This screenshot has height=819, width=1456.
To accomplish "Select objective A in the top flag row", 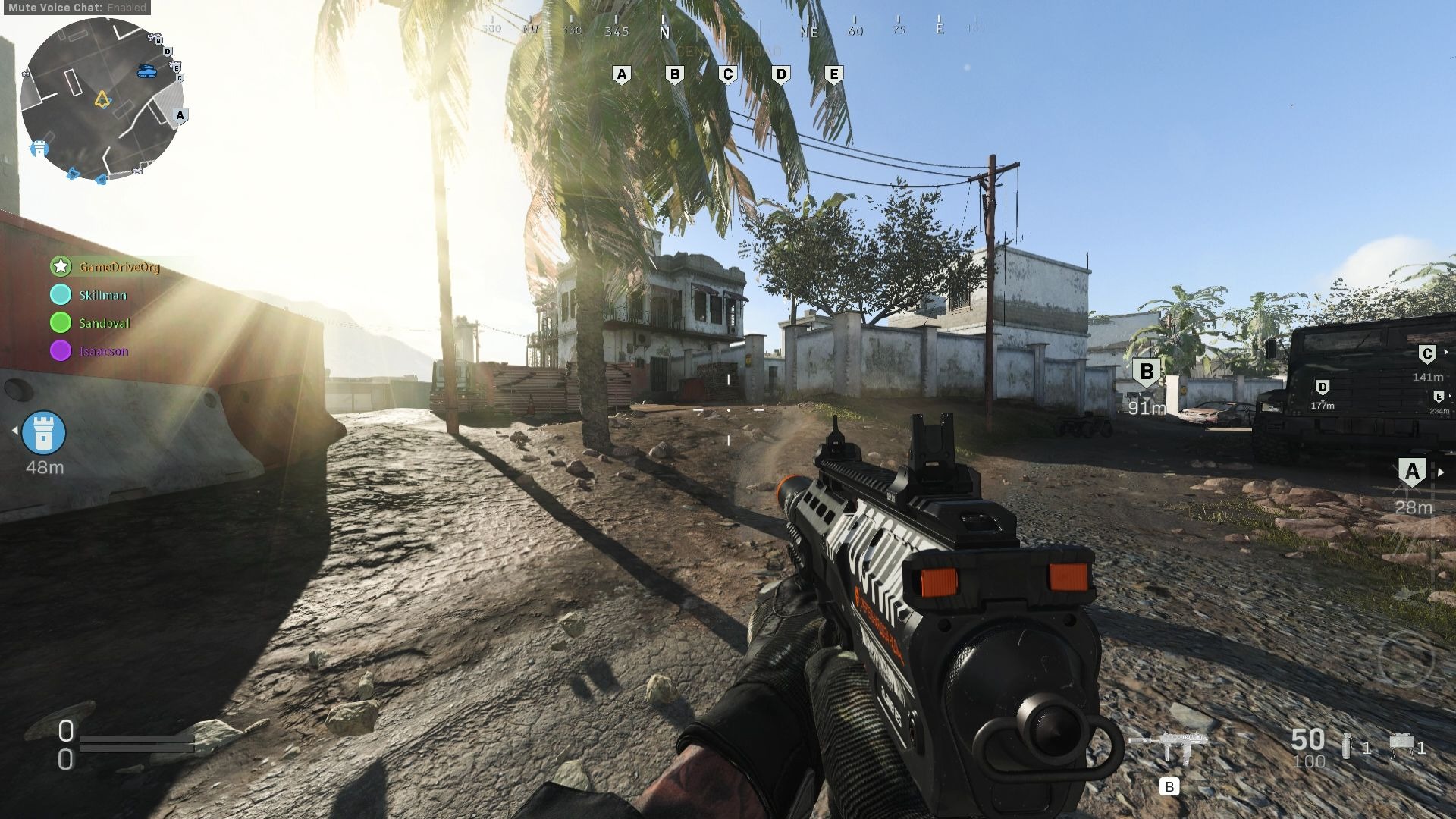I will point(622,74).
